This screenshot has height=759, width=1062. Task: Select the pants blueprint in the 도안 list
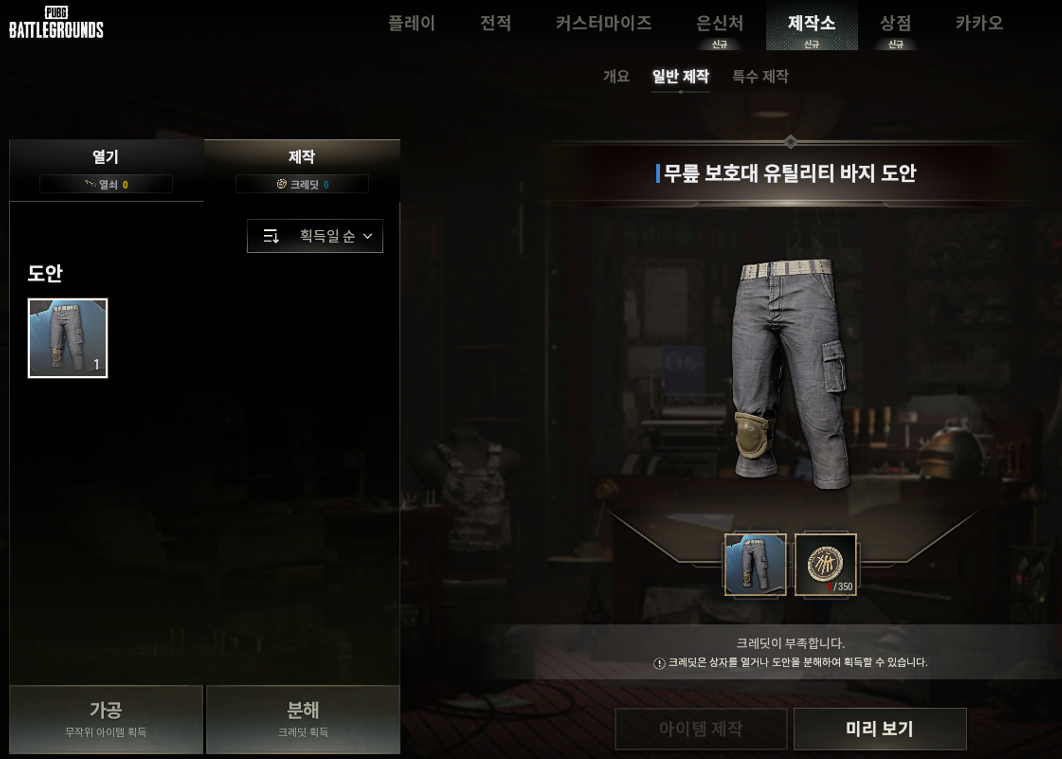[68, 338]
